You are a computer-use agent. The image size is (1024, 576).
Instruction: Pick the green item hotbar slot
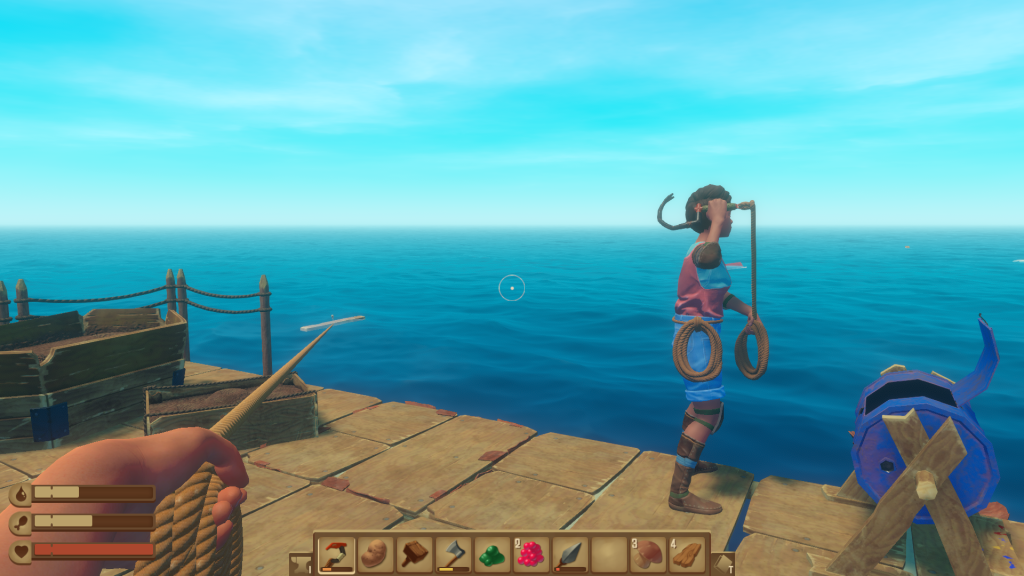(x=492, y=554)
